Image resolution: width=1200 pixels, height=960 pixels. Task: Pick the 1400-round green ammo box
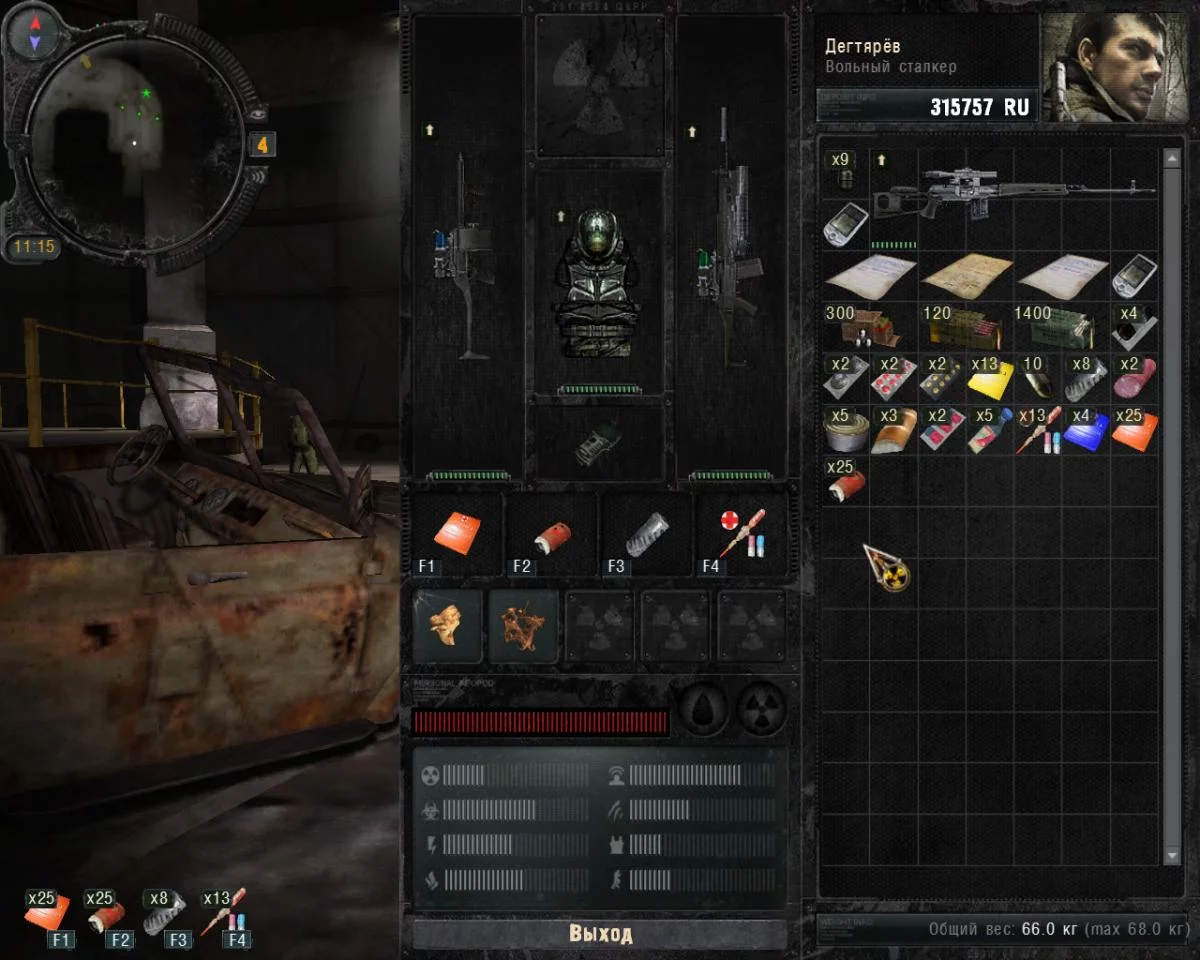1059,327
